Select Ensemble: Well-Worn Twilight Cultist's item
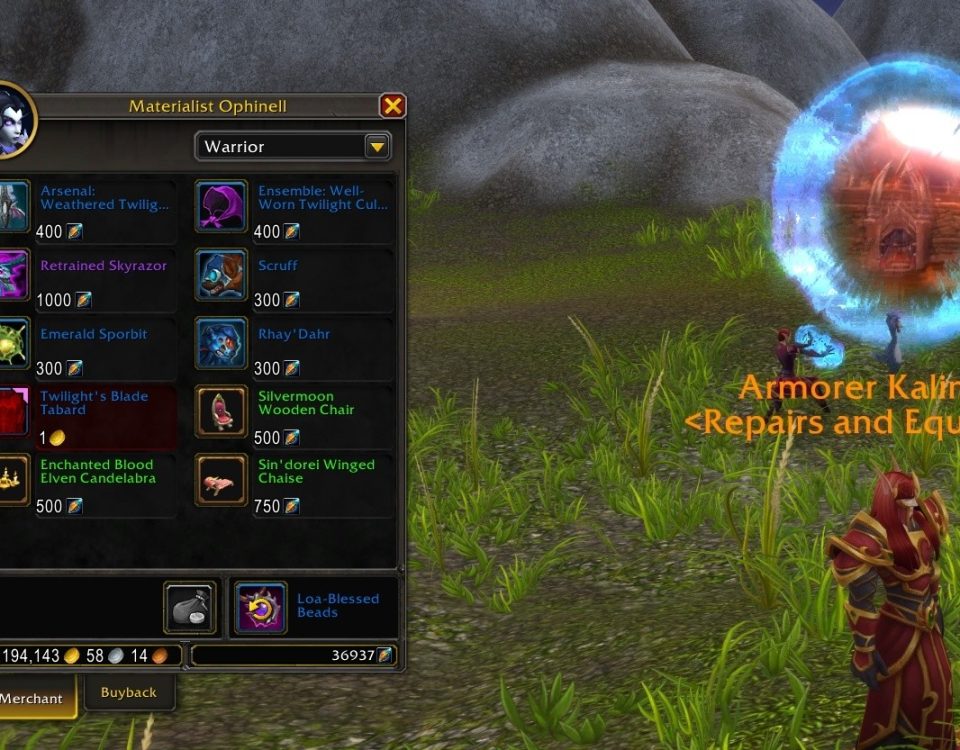The width and height of the screenshot is (960, 750). pos(221,205)
